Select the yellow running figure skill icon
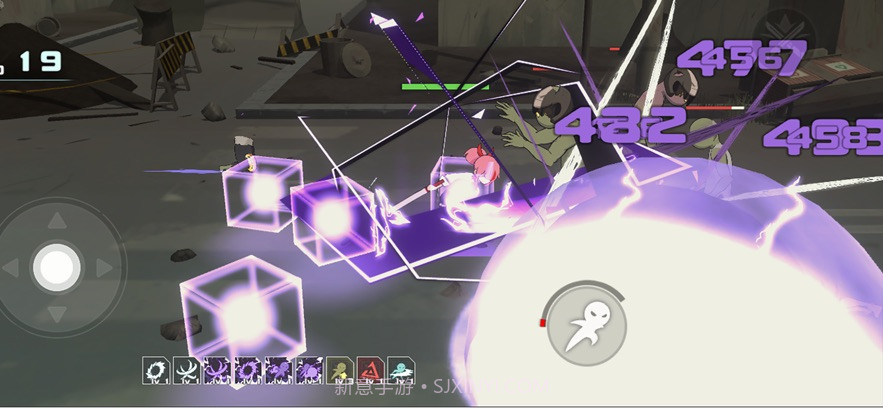 pos(340,371)
